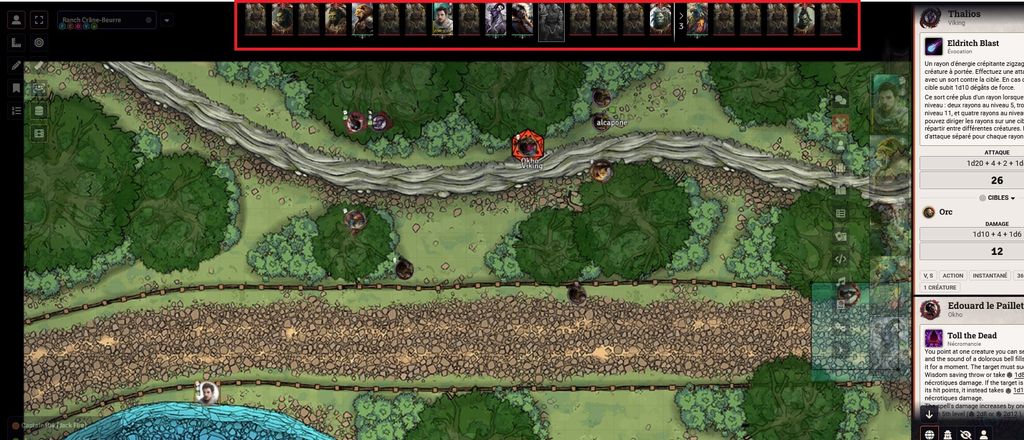Select the Orc target entry

(x=945, y=212)
